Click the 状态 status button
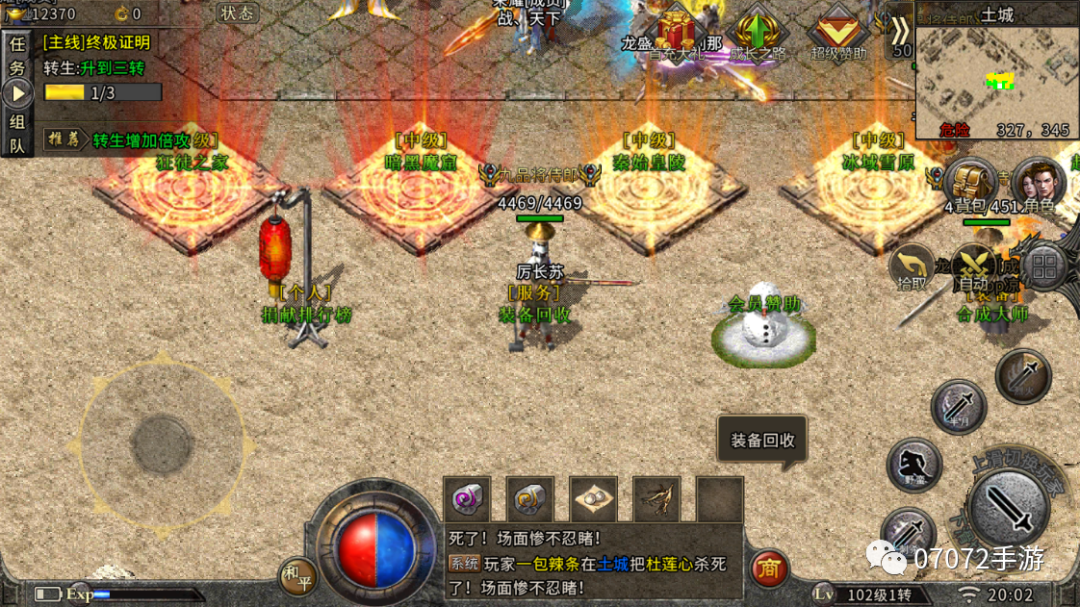 click(x=237, y=13)
